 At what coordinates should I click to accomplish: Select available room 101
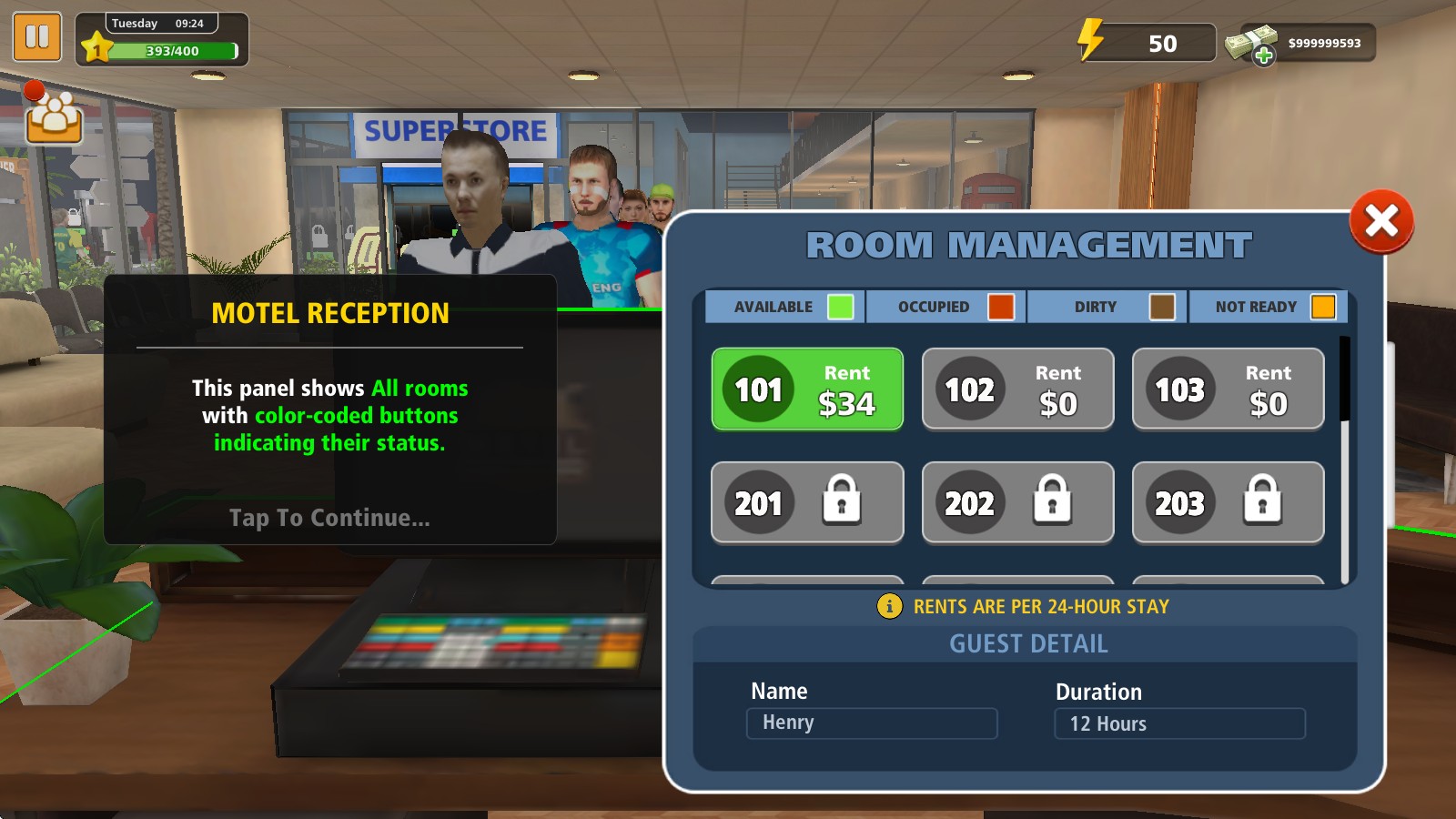point(807,389)
